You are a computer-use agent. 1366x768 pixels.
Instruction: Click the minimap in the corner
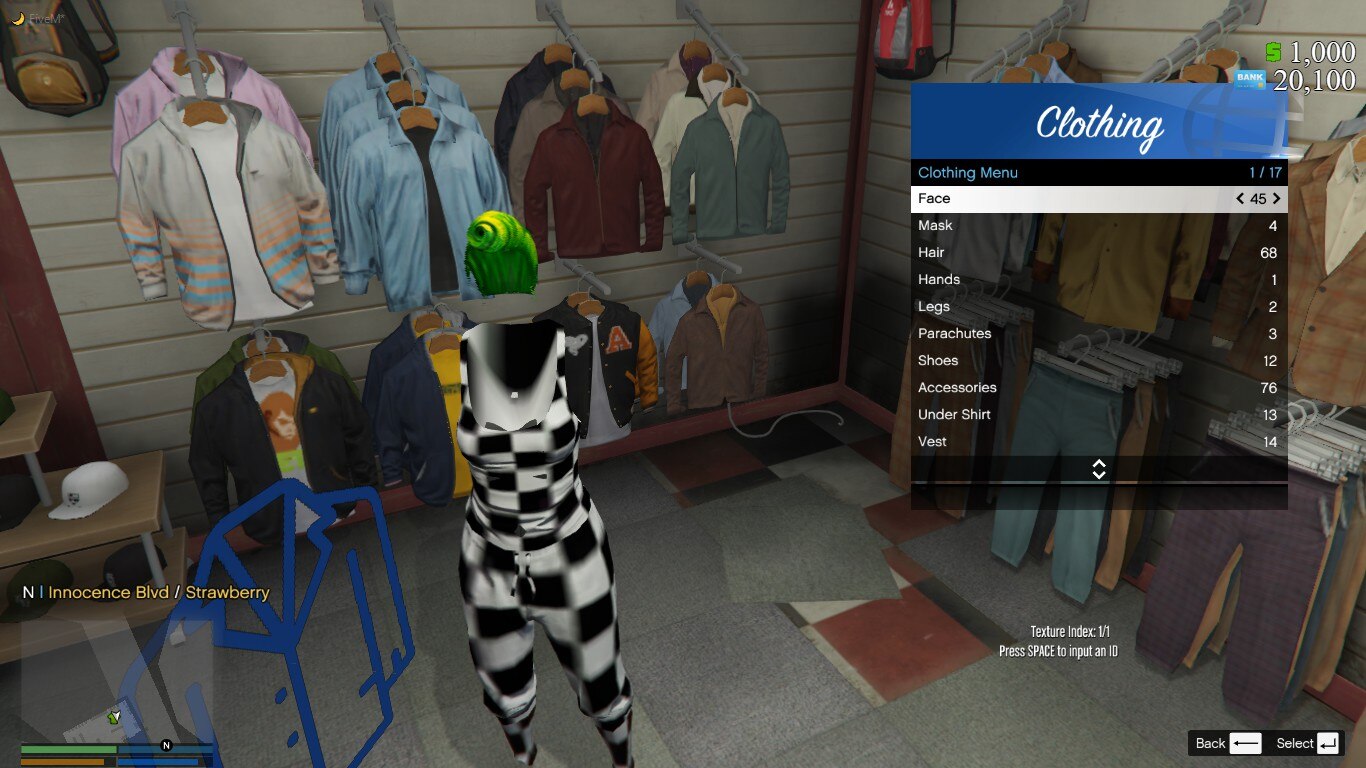click(117, 678)
